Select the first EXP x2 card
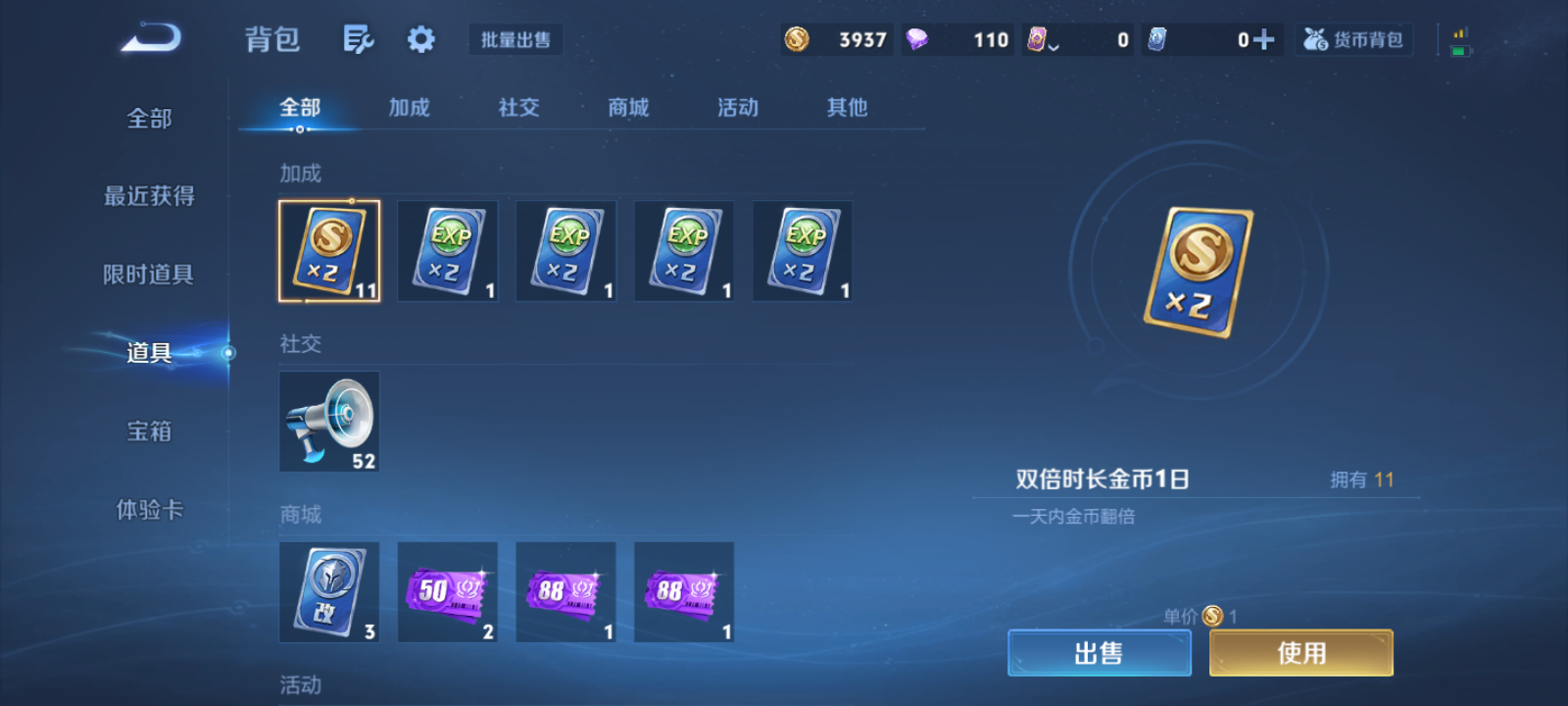The image size is (1568, 706). tap(448, 251)
